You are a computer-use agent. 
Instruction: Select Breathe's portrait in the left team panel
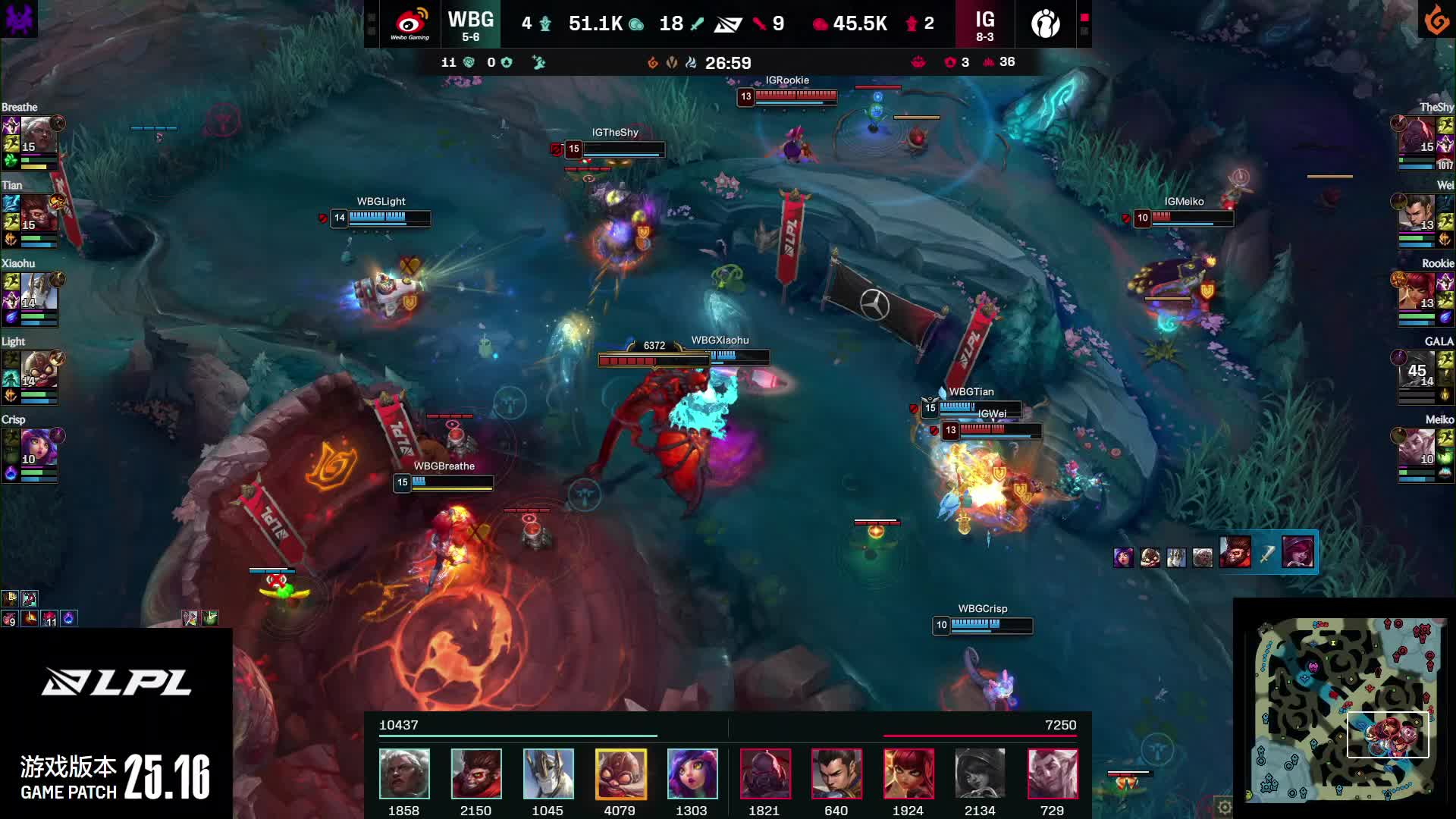tap(39, 136)
